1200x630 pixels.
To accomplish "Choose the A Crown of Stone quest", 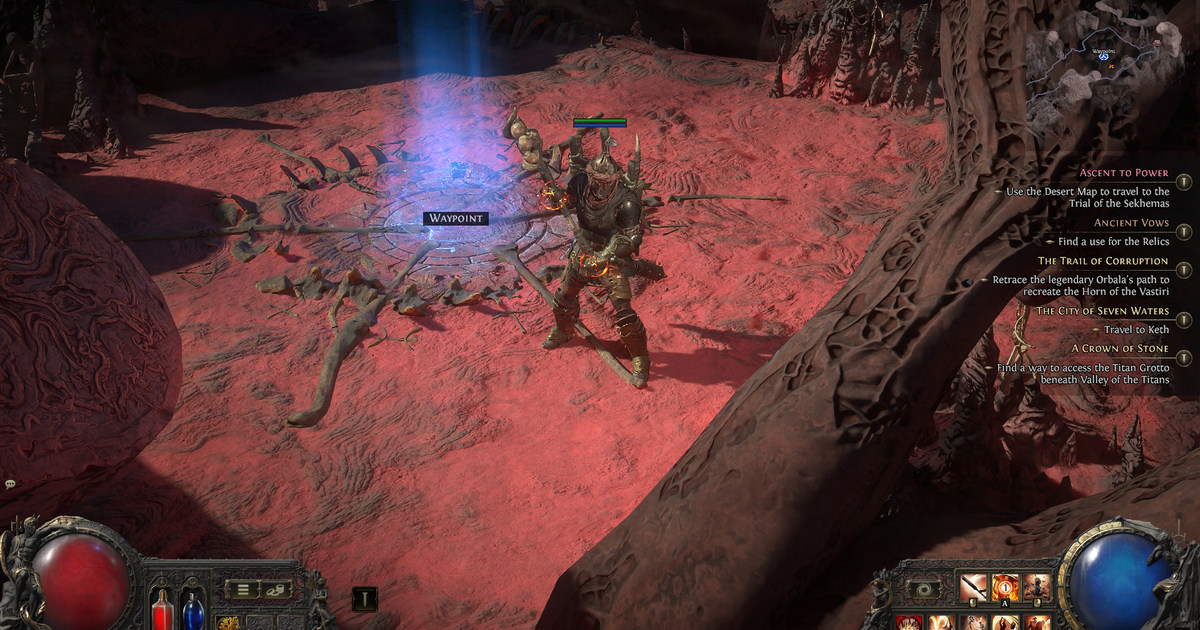I will coord(1120,348).
